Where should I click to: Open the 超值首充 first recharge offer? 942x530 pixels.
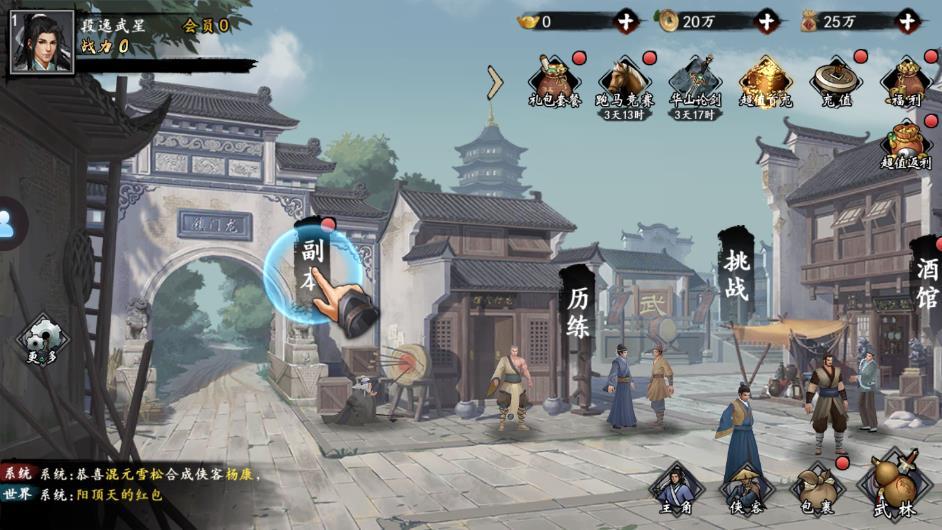click(x=765, y=81)
